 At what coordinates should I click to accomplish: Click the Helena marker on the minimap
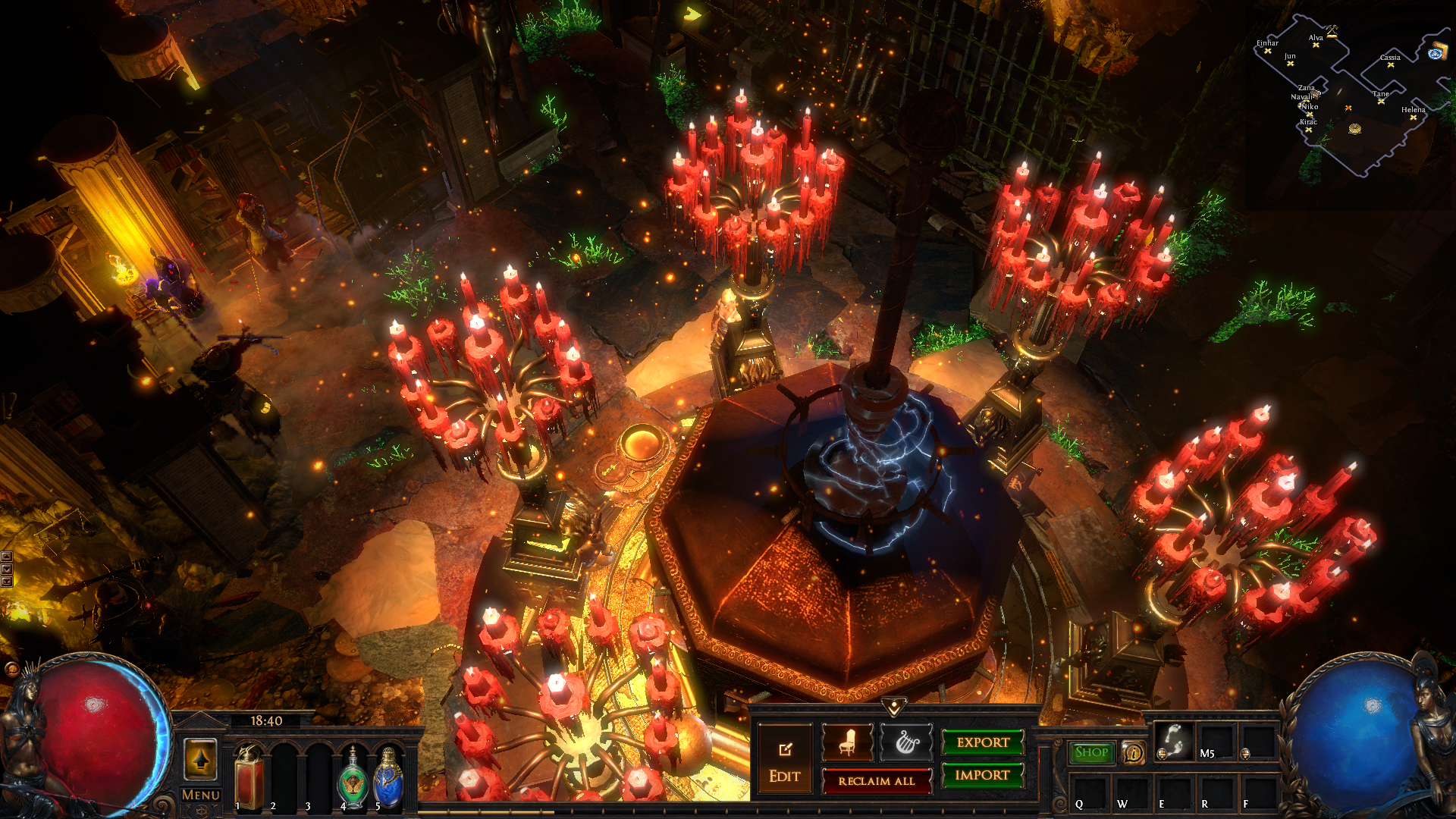[x=1413, y=118]
